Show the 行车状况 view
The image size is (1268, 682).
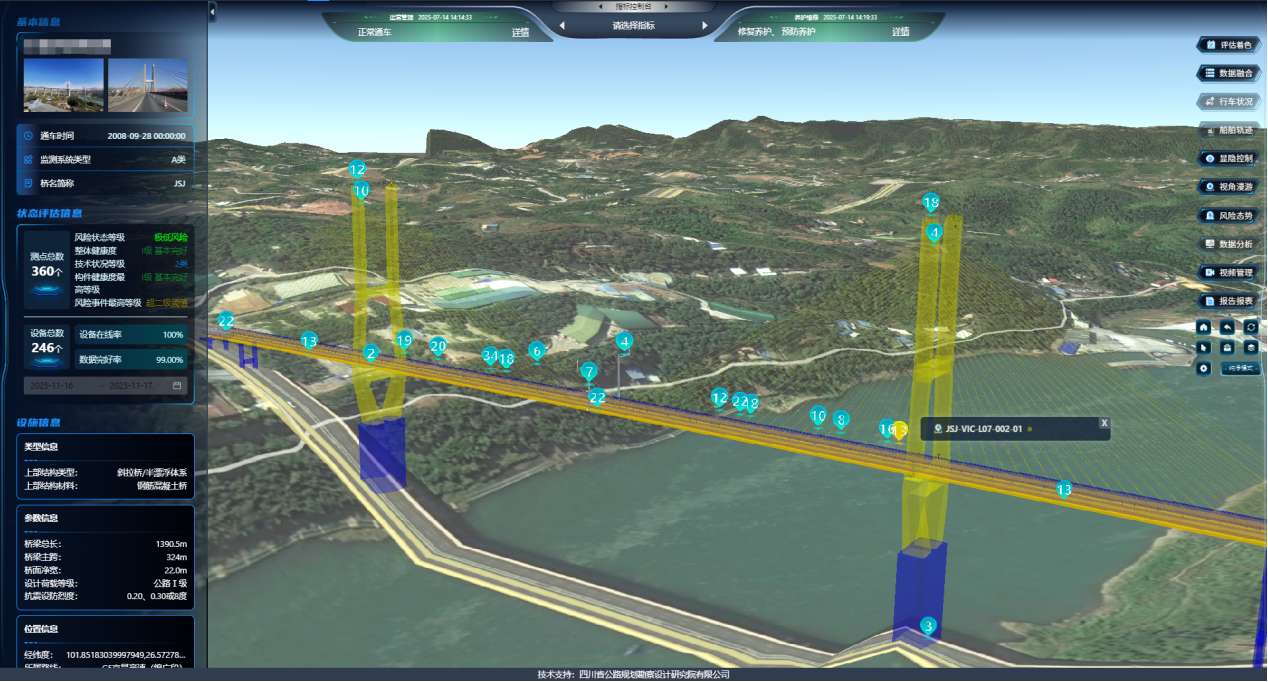click(x=1229, y=101)
